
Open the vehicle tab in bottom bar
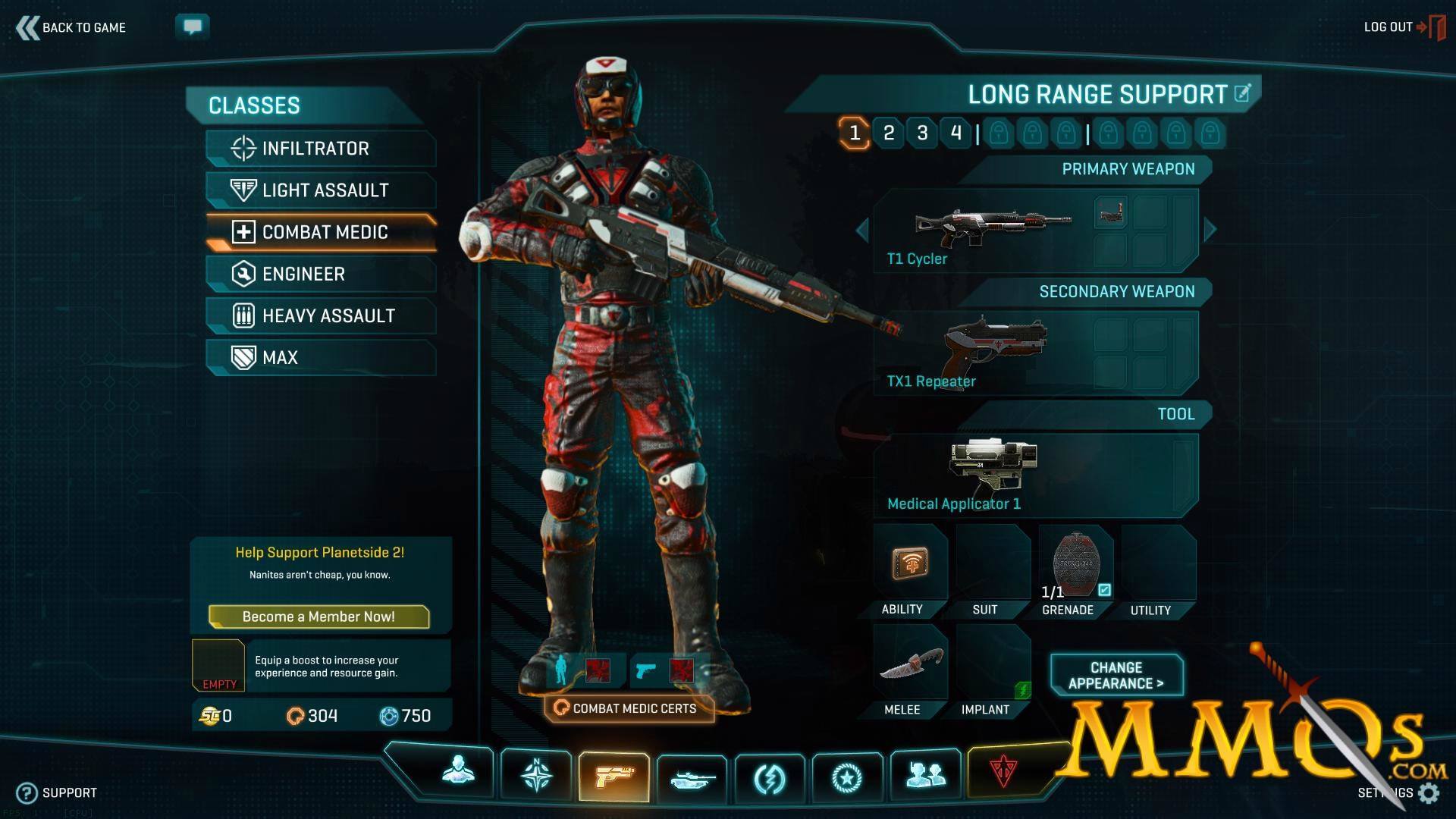pyautogui.click(x=692, y=777)
